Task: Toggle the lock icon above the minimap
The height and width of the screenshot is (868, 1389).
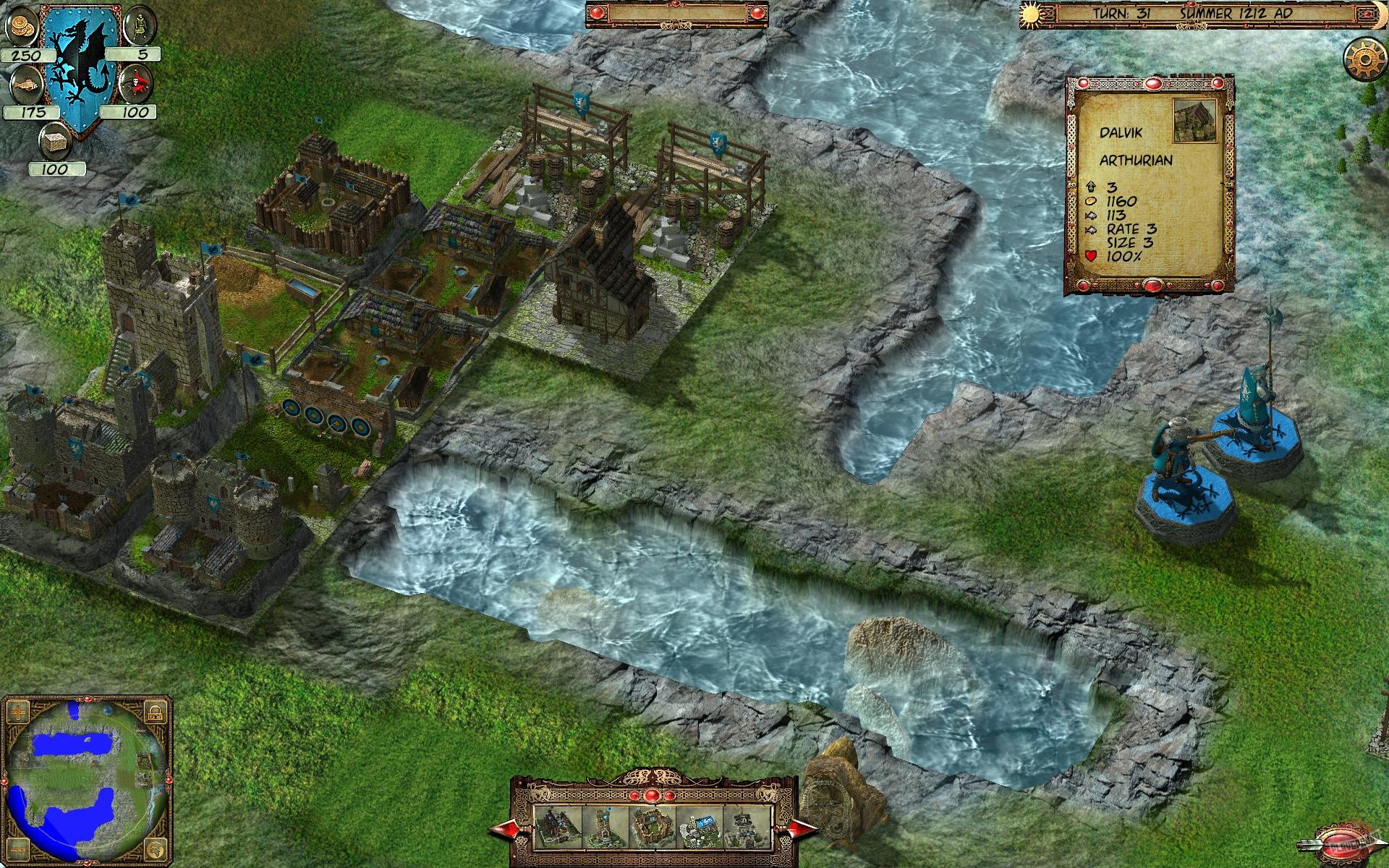Action: click(154, 712)
